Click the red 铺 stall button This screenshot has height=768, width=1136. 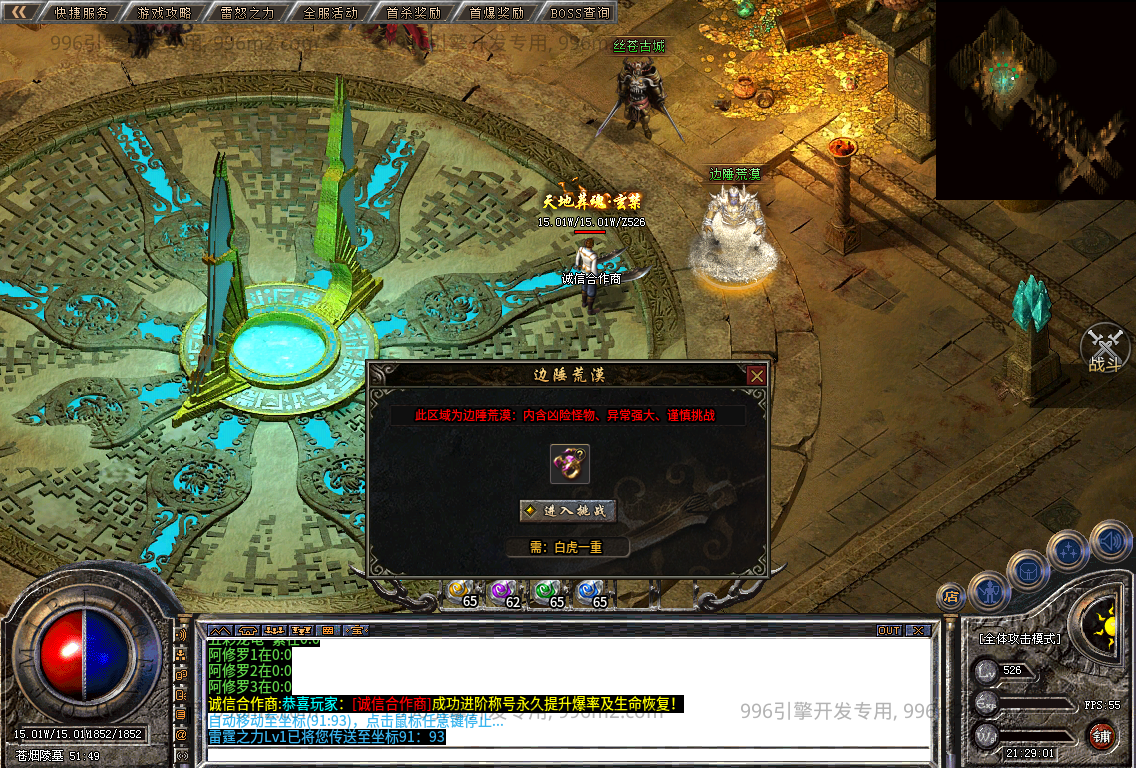1102,736
